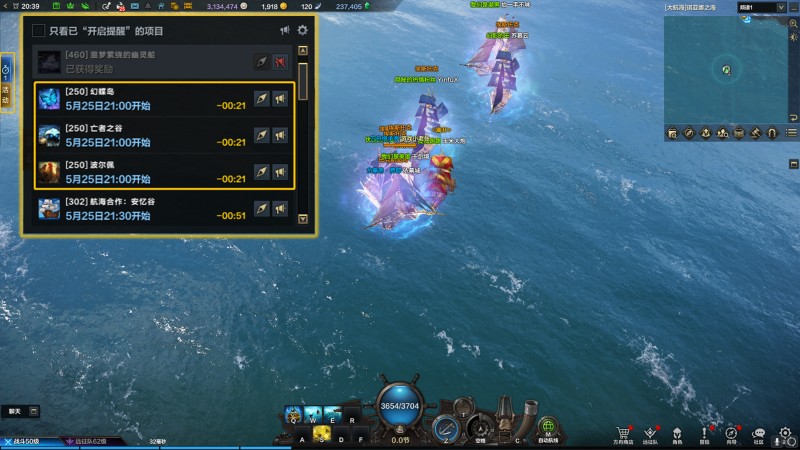The image size is (800, 450).
Task: Unmute the red alarm on the 幽灵船 event
Action: coord(280,62)
